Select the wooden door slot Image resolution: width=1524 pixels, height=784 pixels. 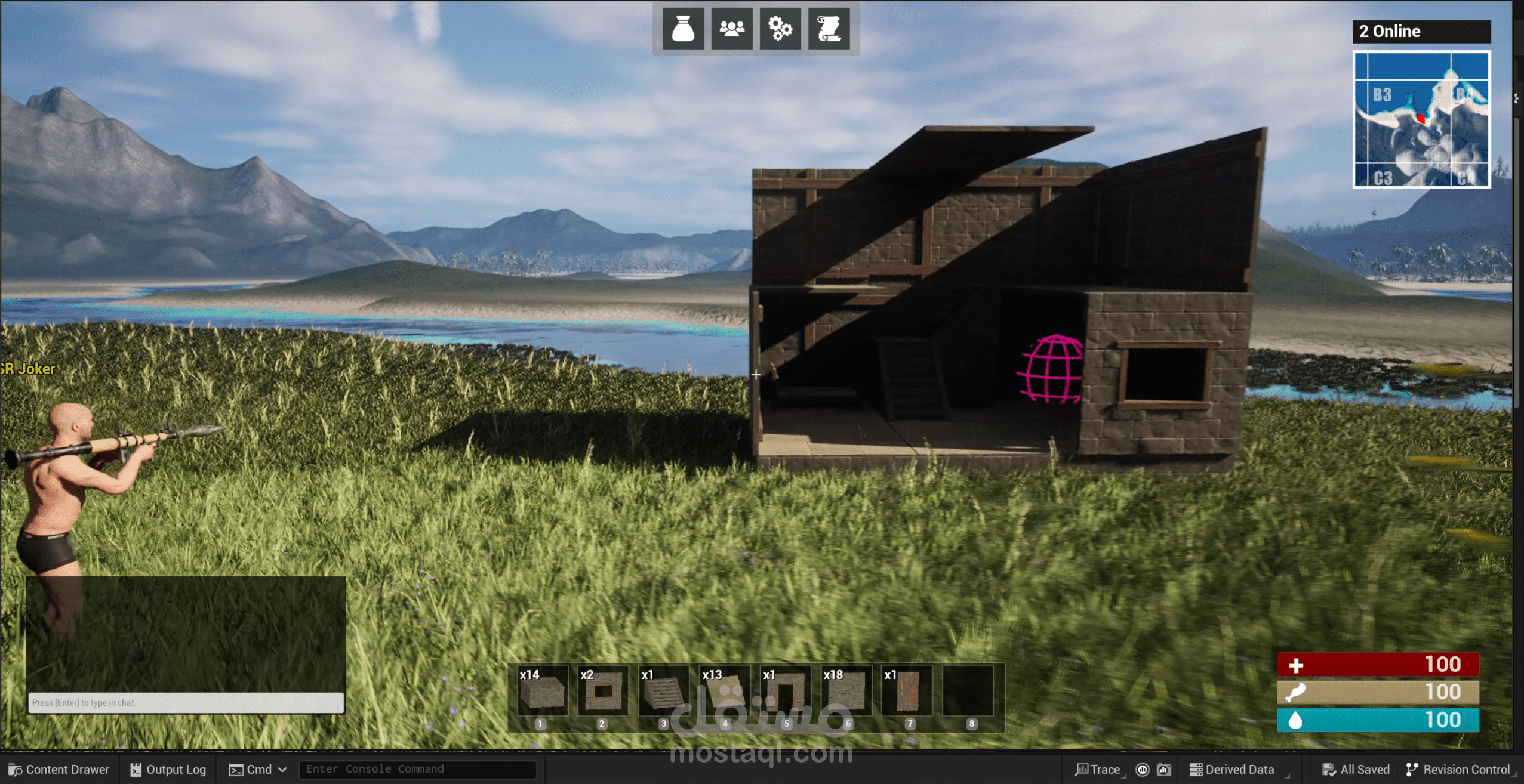click(x=907, y=692)
